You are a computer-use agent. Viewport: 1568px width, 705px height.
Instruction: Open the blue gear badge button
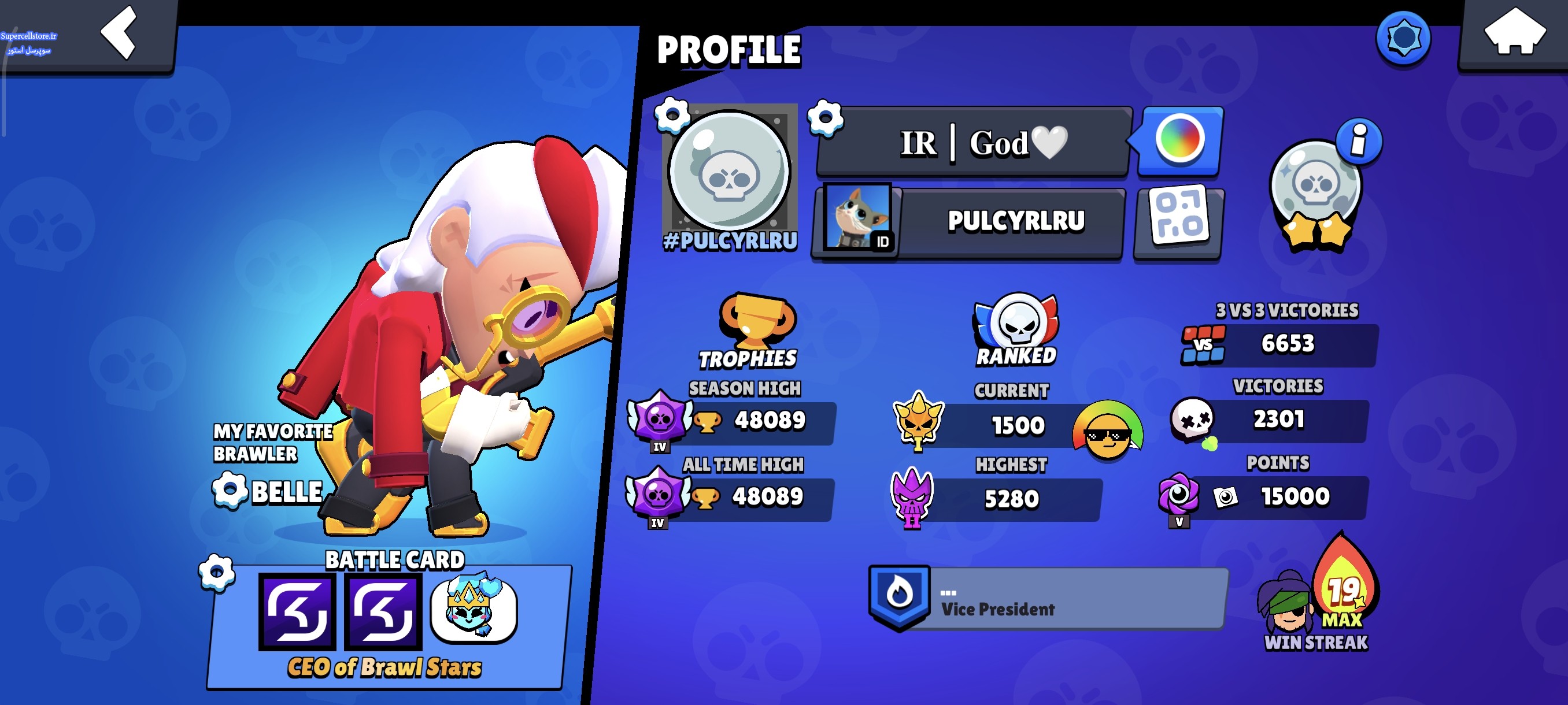coord(1403,38)
